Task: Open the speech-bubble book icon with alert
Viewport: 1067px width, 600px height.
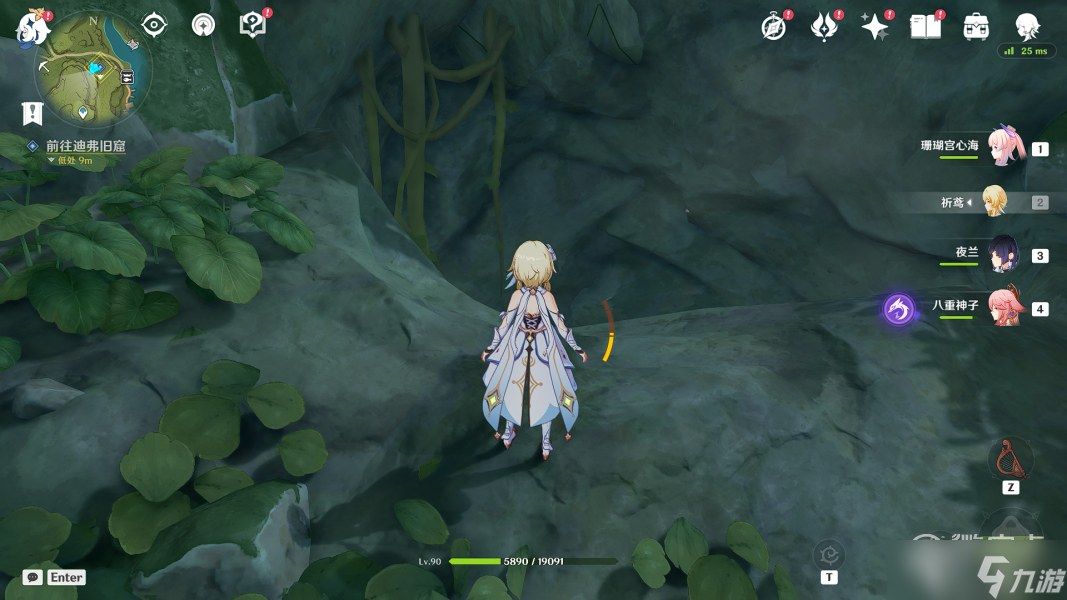Action: pos(253,25)
